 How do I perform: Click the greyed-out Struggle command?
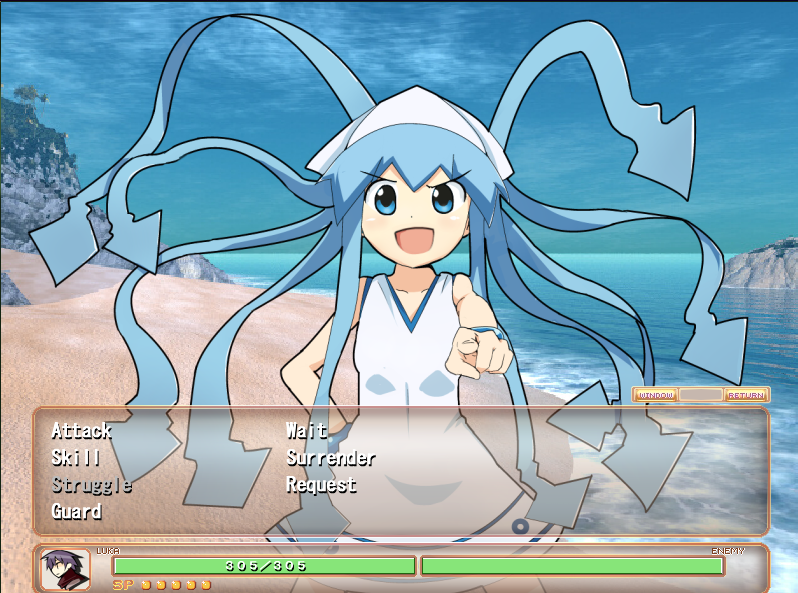pyautogui.click(x=91, y=485)
